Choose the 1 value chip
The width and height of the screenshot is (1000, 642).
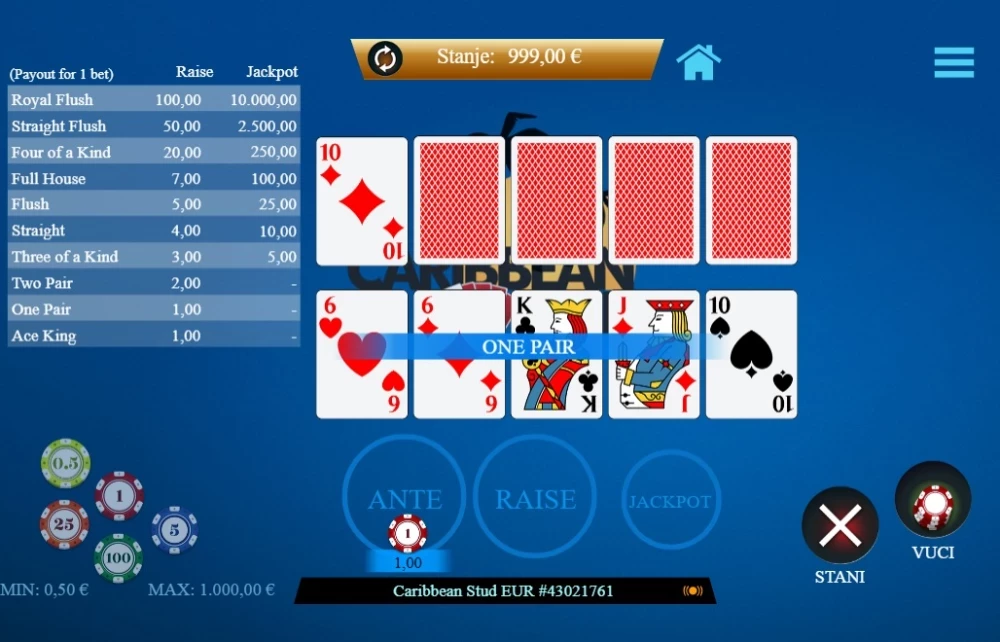click(119, 496)
